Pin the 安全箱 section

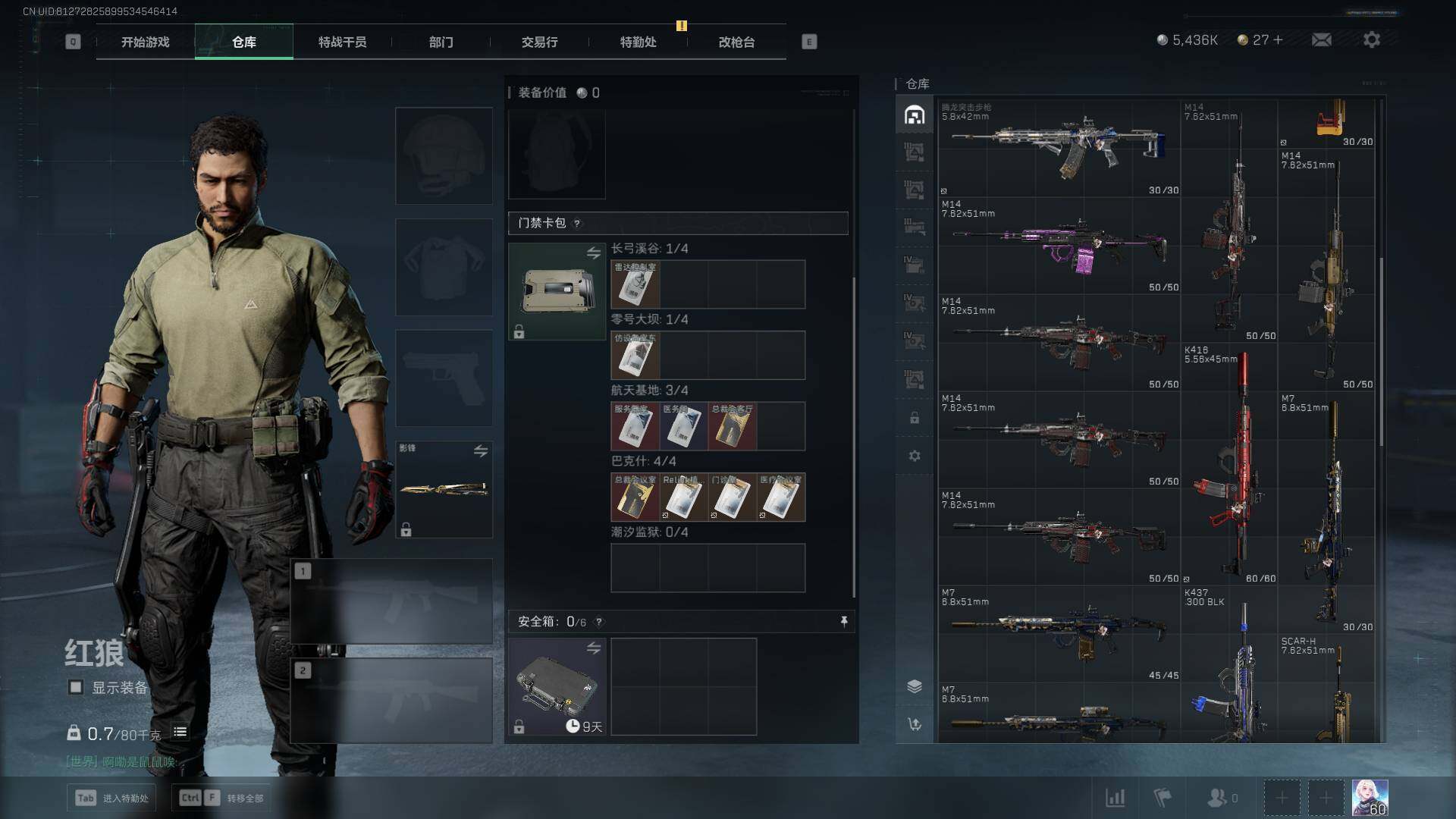click(x=844, y=622)
